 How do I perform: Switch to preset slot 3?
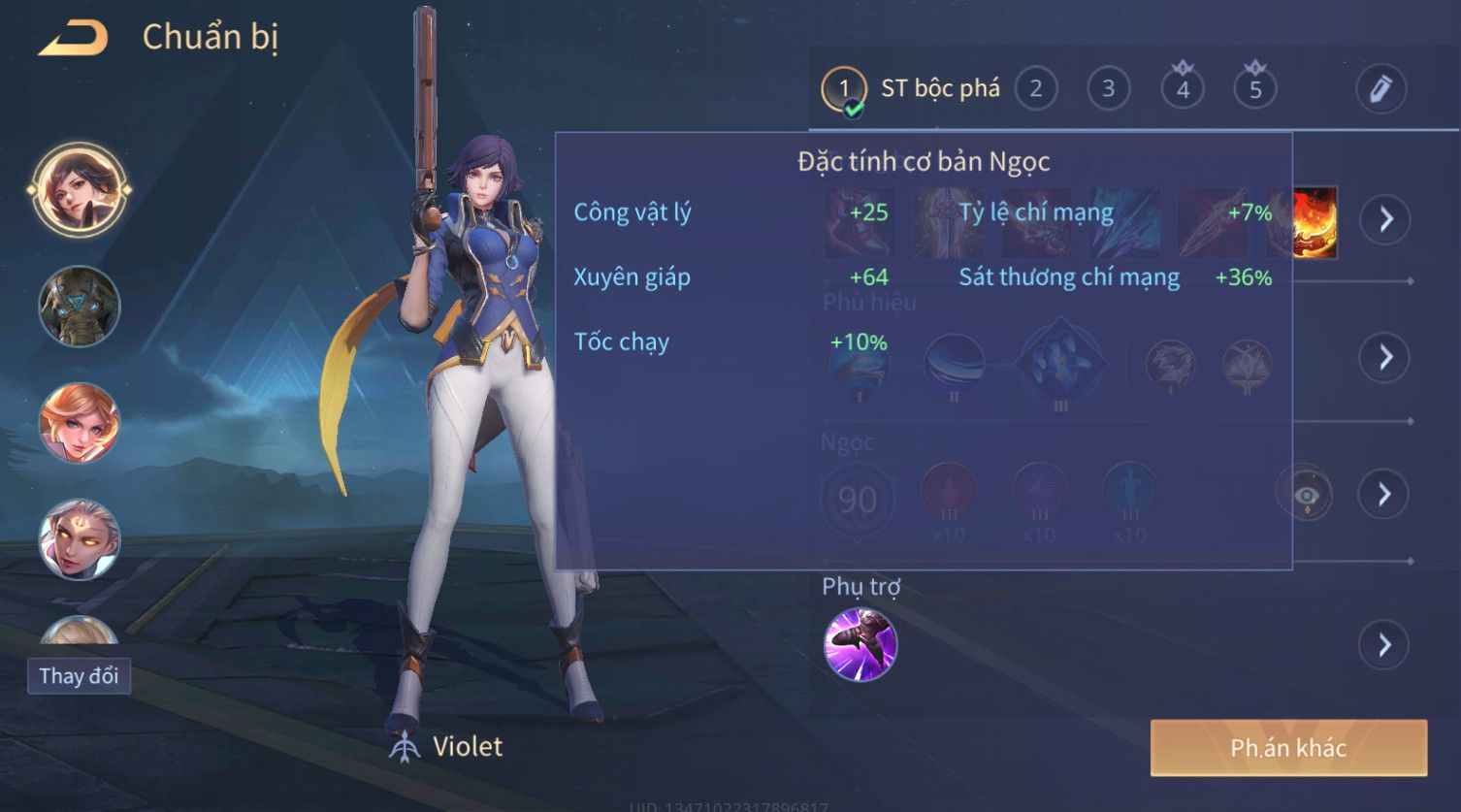tap(1108, 89)
